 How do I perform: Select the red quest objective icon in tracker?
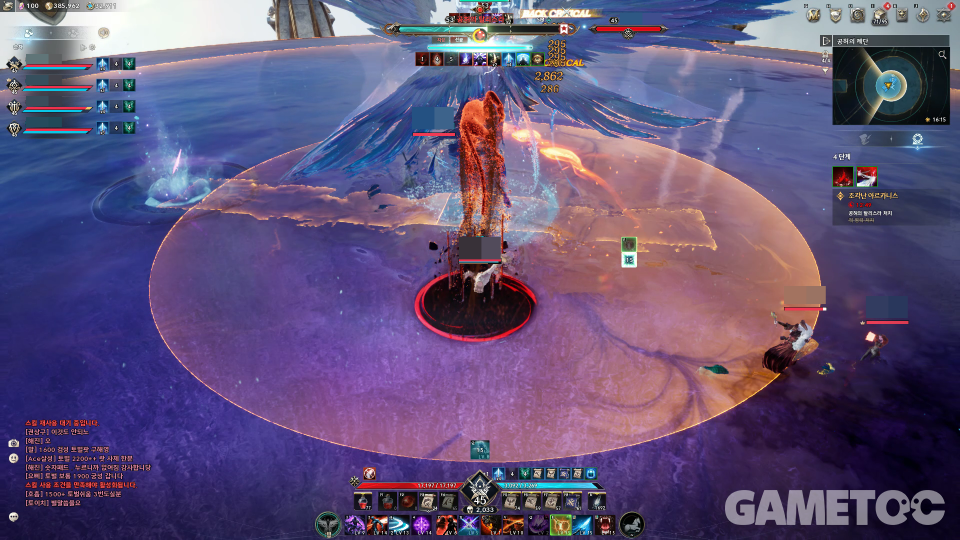(842, 177)
